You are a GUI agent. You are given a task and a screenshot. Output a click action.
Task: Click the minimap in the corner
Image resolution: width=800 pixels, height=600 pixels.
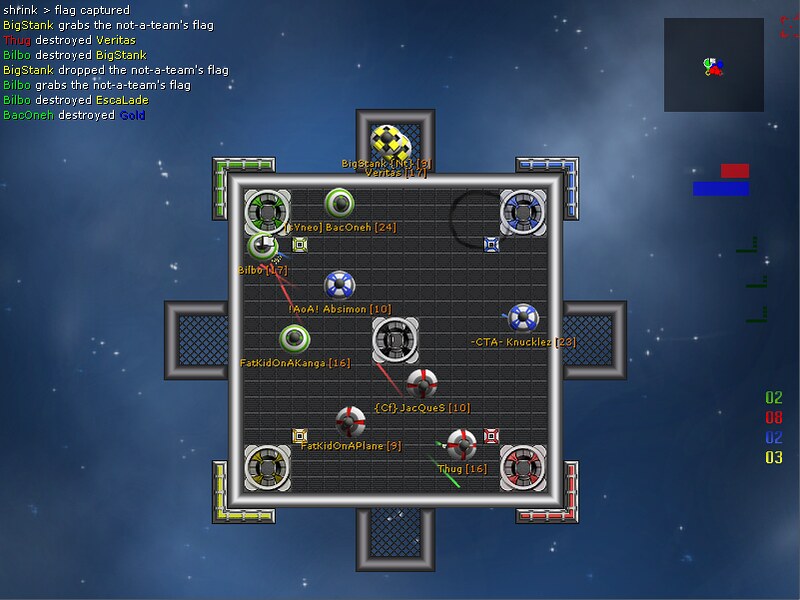(x=712, y=65)
